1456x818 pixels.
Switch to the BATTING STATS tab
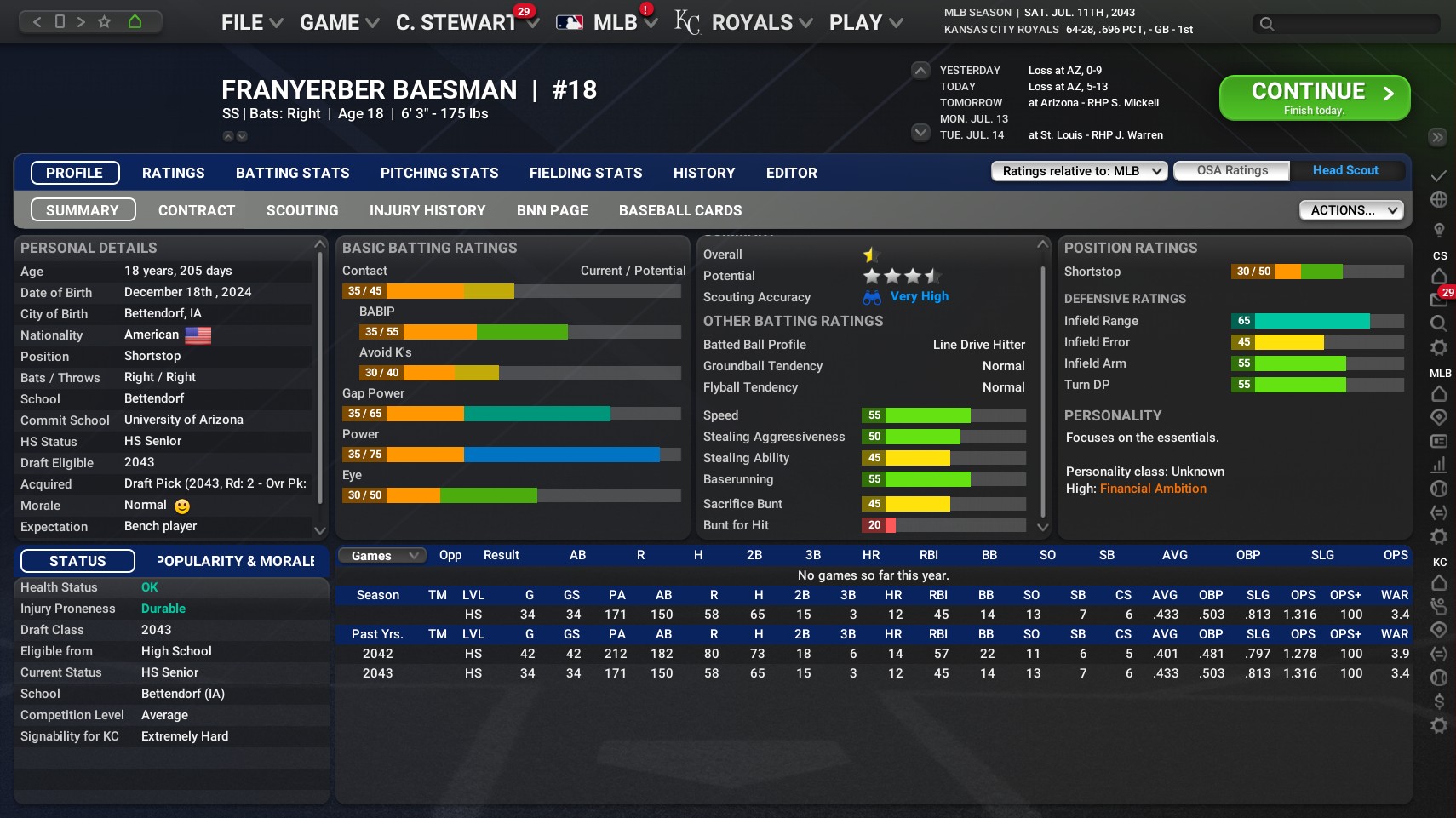292,173
